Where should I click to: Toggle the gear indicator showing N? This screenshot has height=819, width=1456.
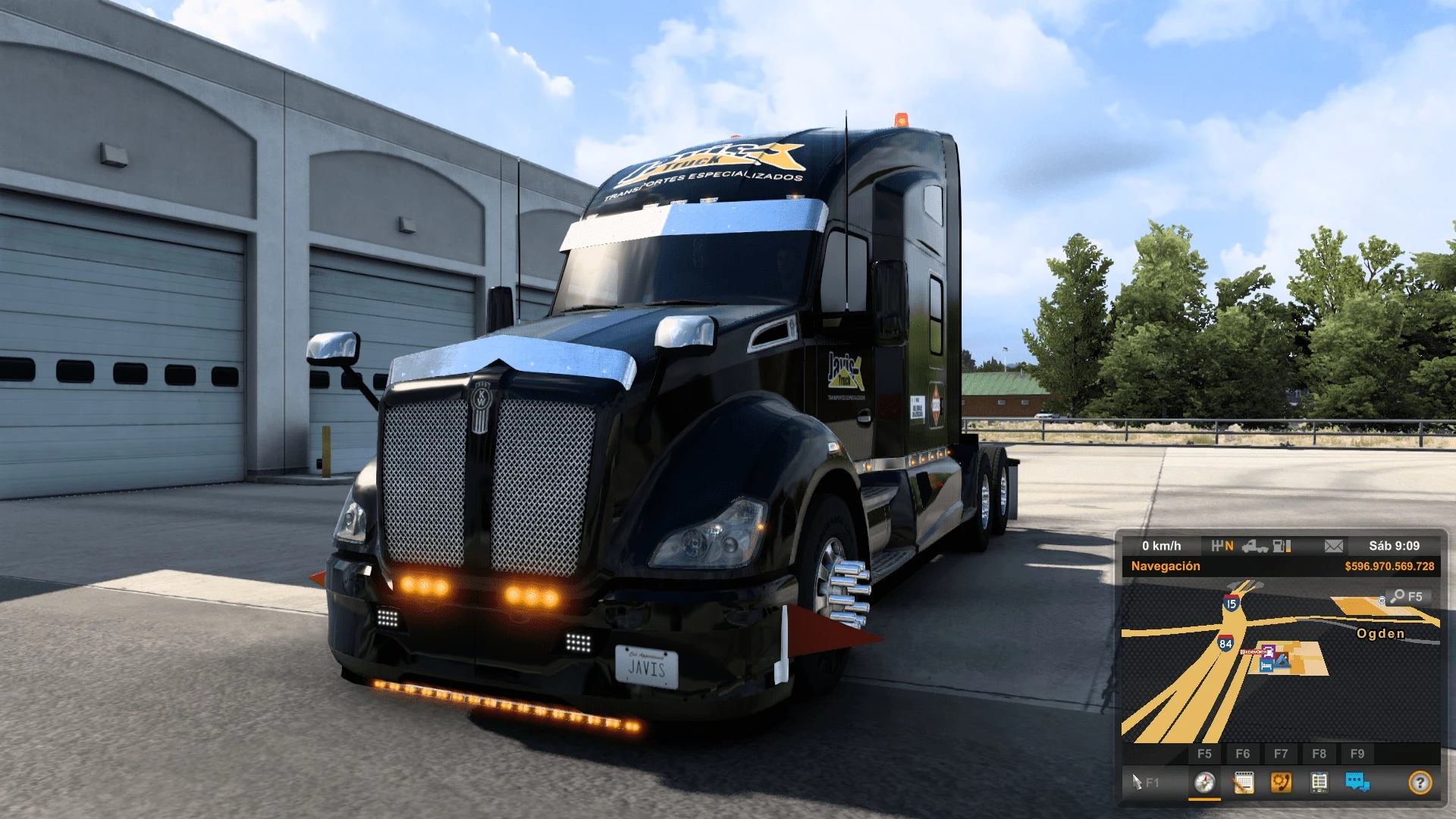(x=1224, y=546)
